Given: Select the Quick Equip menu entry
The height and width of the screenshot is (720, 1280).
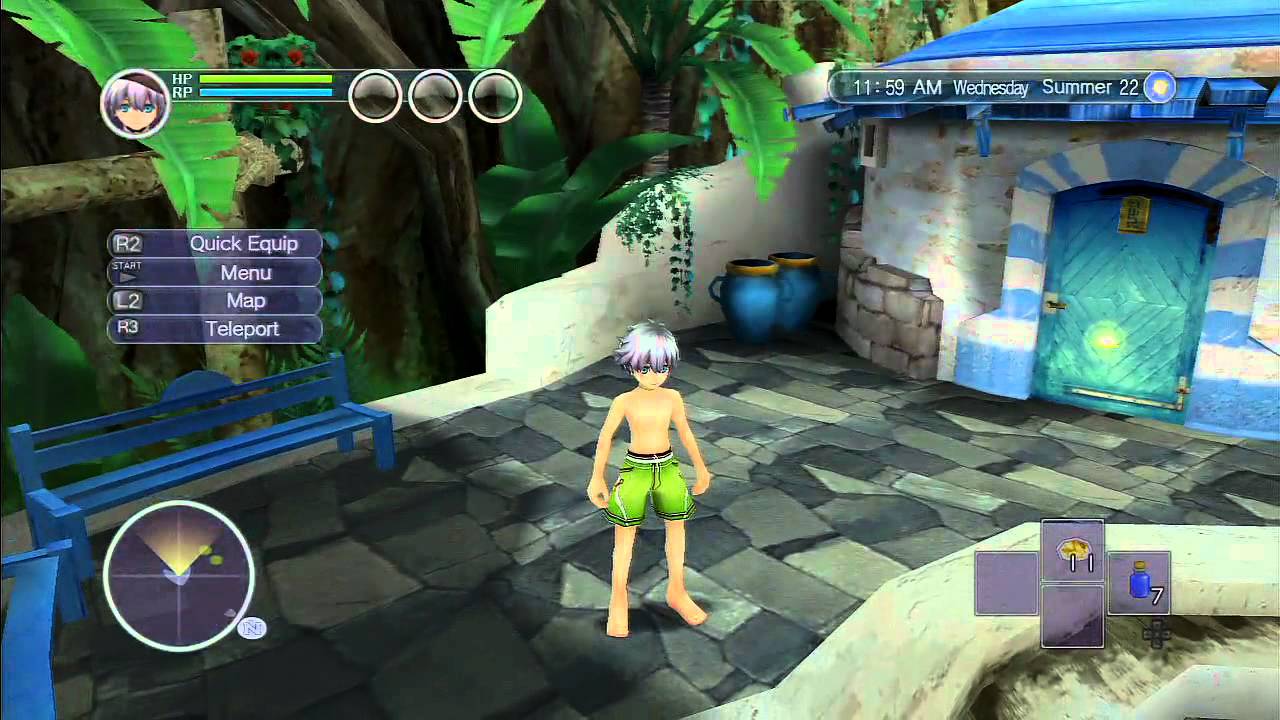Looking at the screenshot, I should pyautogui.click(x=215, y=244).
